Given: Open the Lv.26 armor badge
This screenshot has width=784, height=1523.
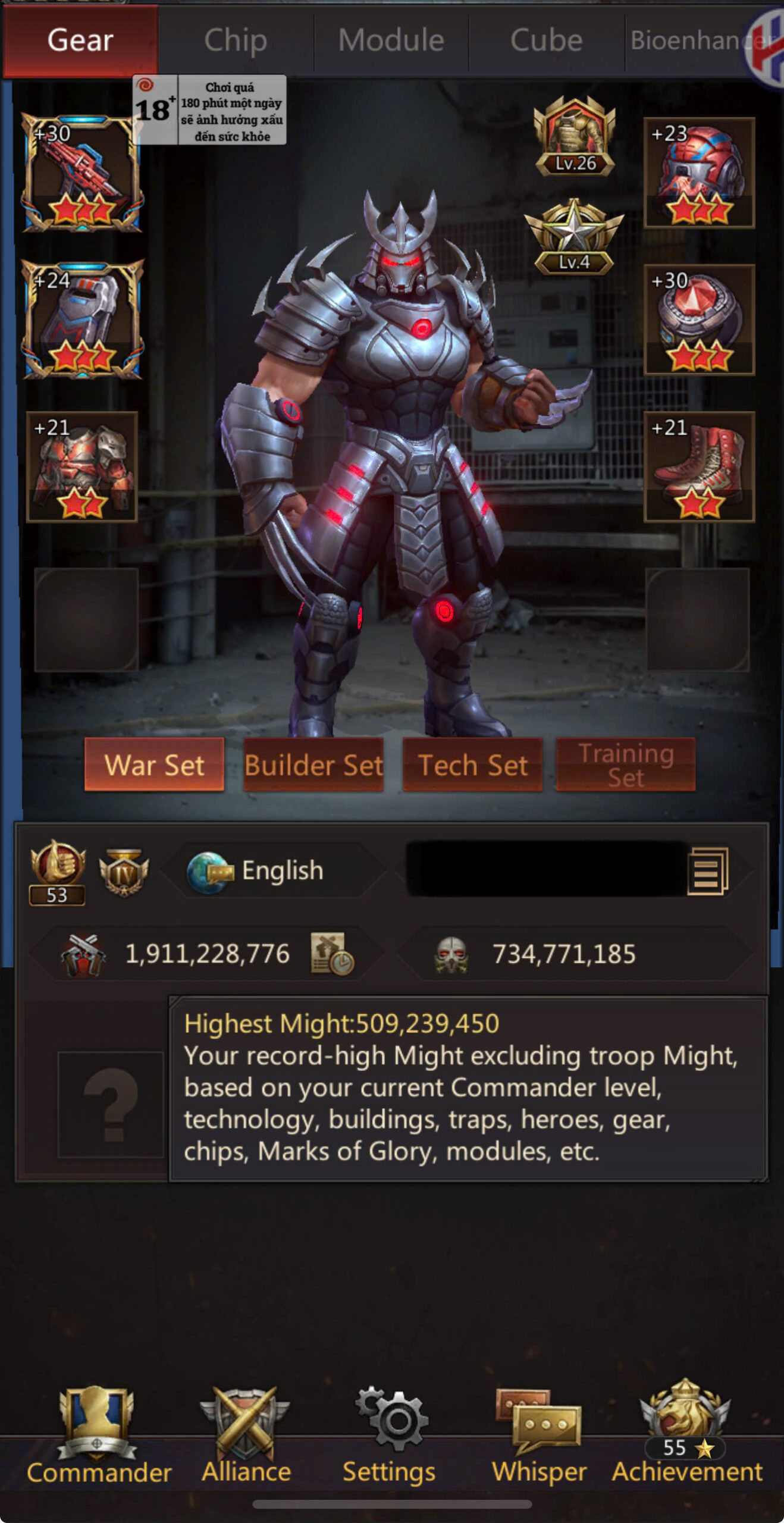Looking at the screenshot, I should 575,136.
